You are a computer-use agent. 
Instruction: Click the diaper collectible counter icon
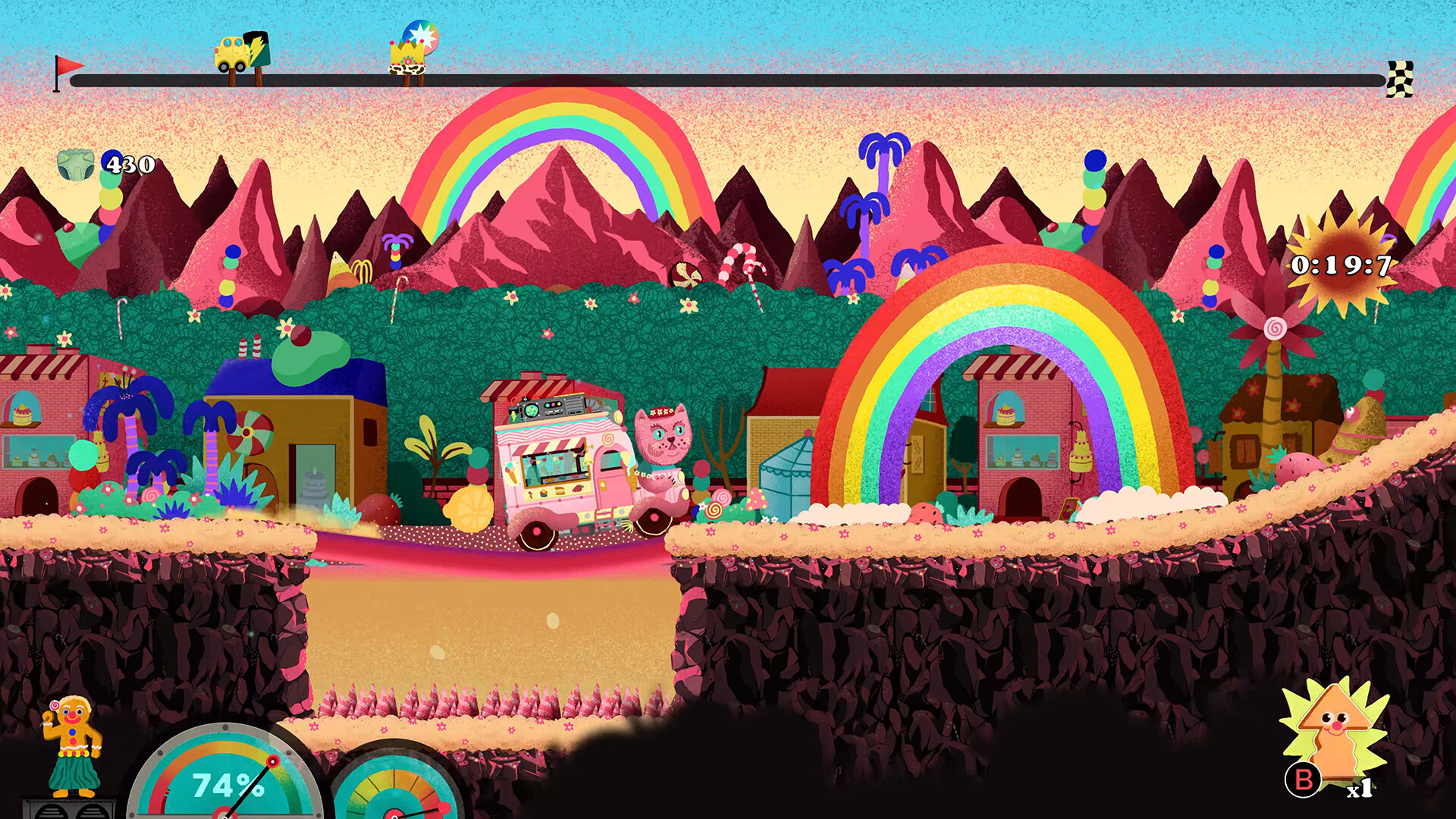76,164
